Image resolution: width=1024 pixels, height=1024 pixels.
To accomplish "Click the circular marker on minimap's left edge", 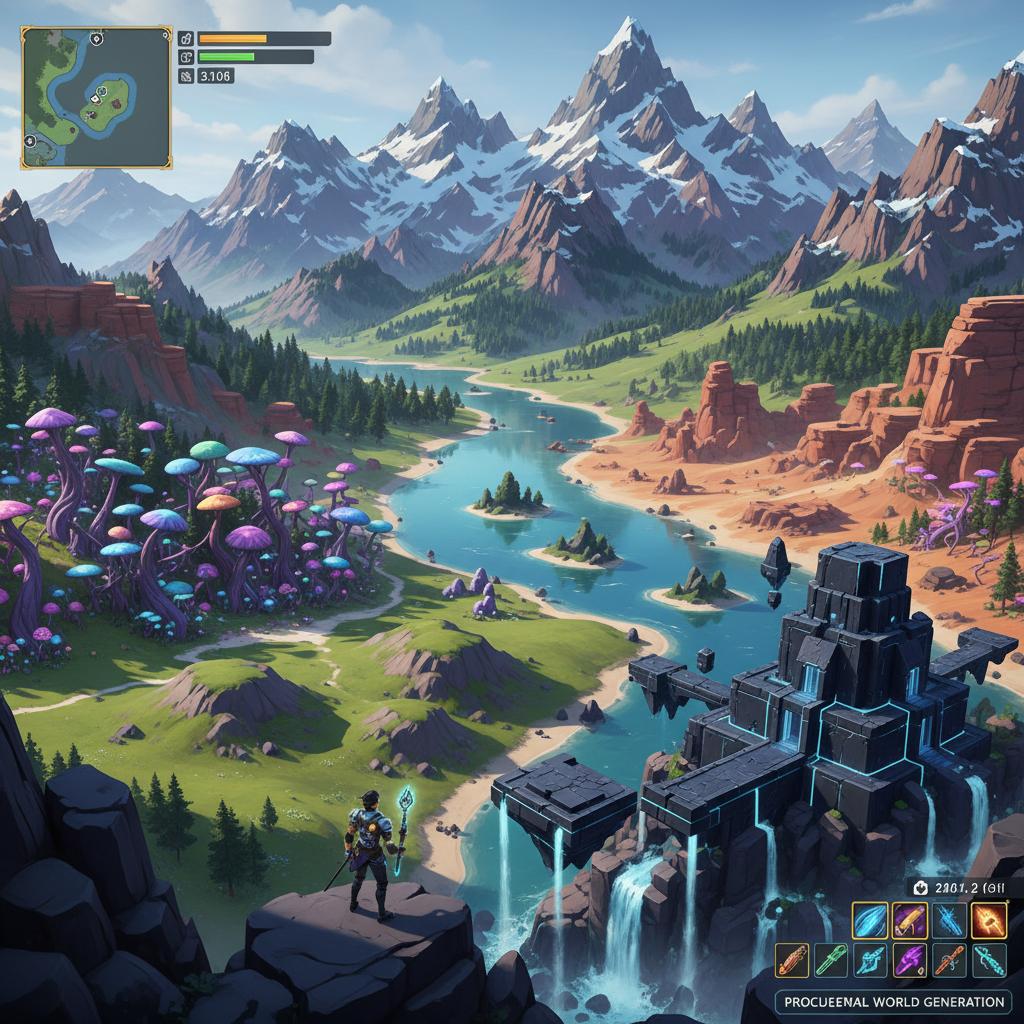I will 29,143.
